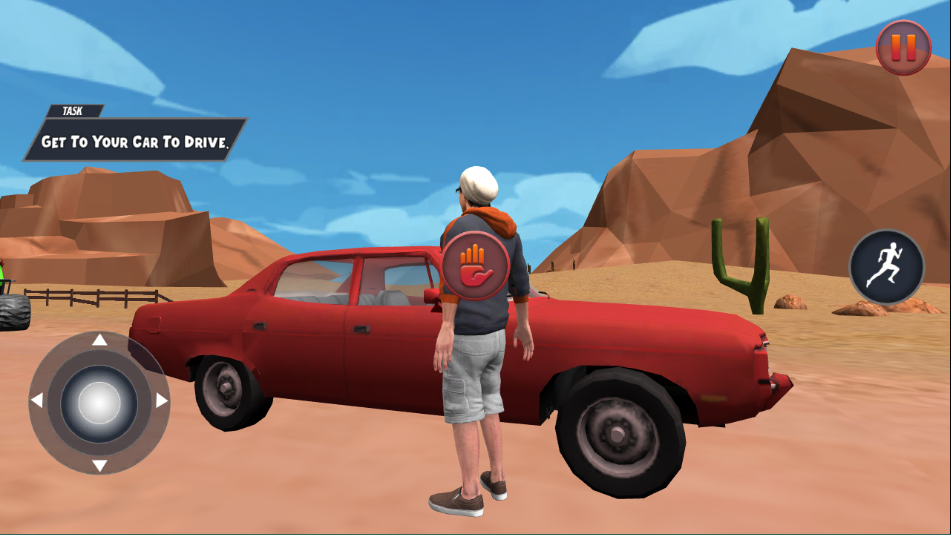Pause the game with the red button
Viewport: 951px width, 535px height.
click(x=903, y=47)
